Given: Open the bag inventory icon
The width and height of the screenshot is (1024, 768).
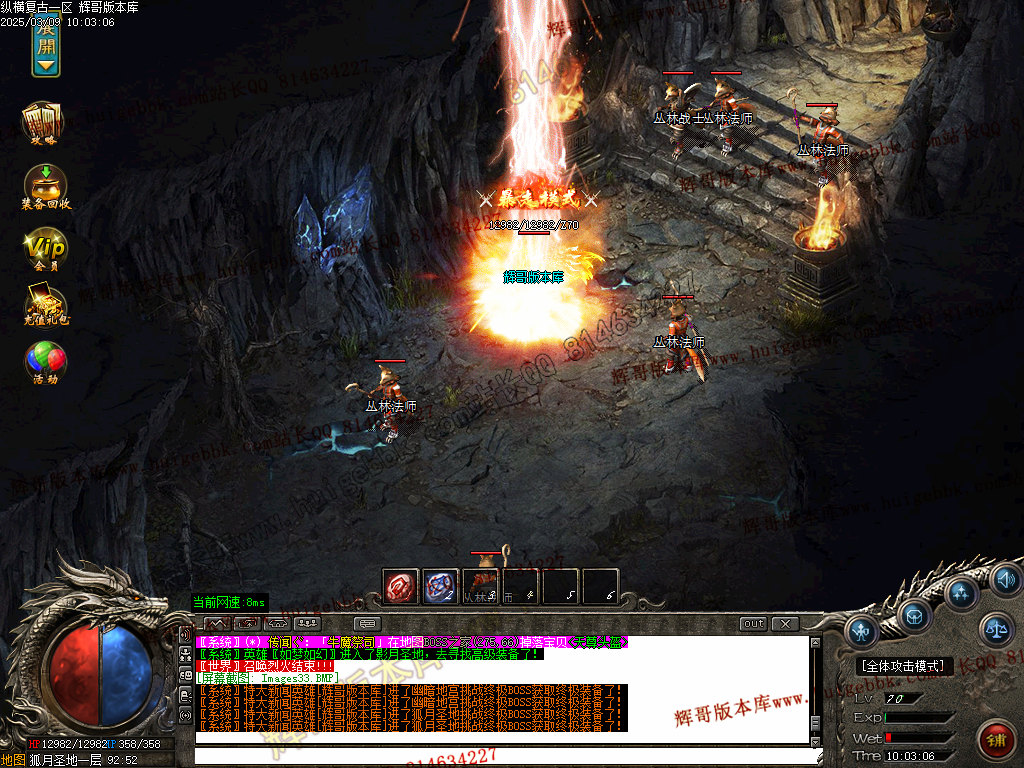Looking at the screenshot, I should 915,614.
